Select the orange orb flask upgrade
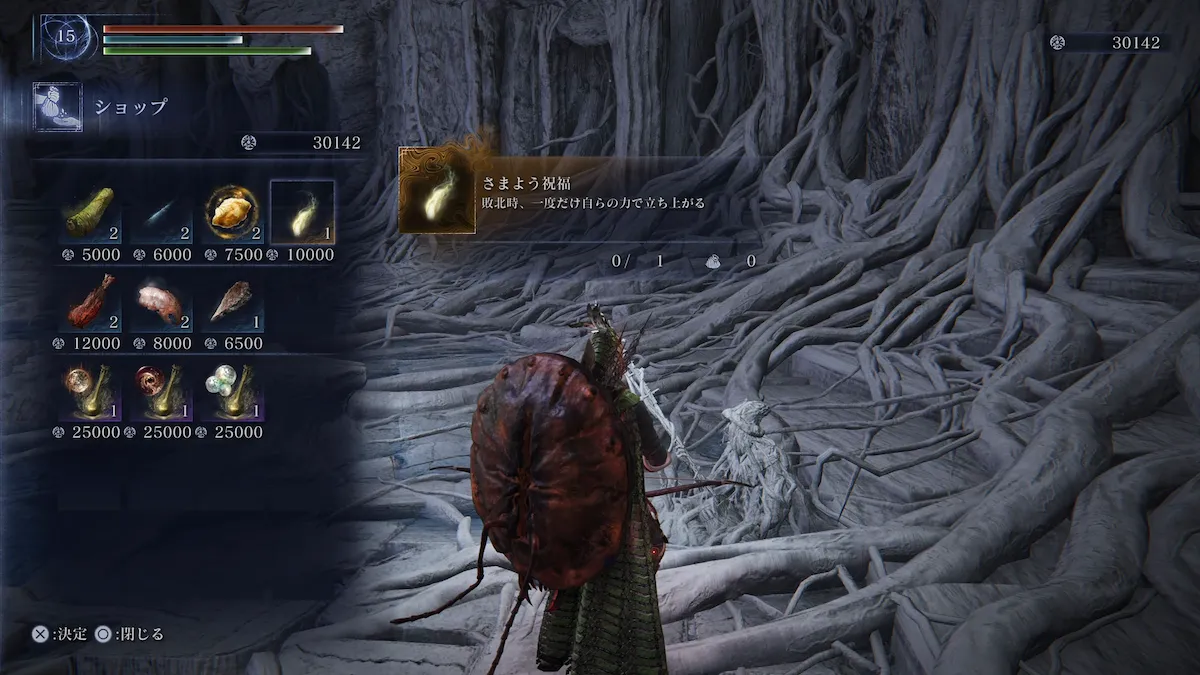 click(92, 391)
